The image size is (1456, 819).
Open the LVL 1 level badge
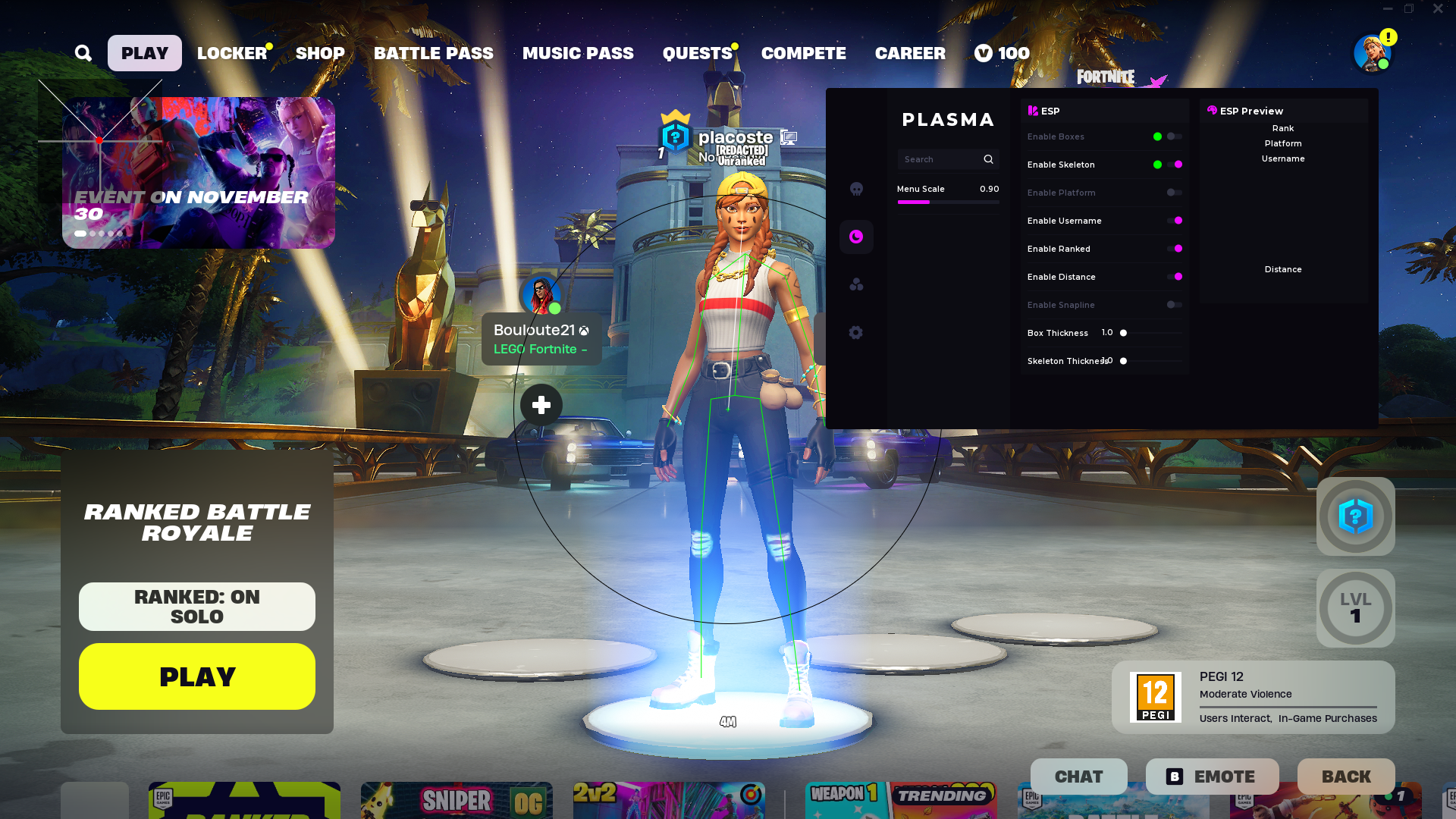tap(1355, 608)
